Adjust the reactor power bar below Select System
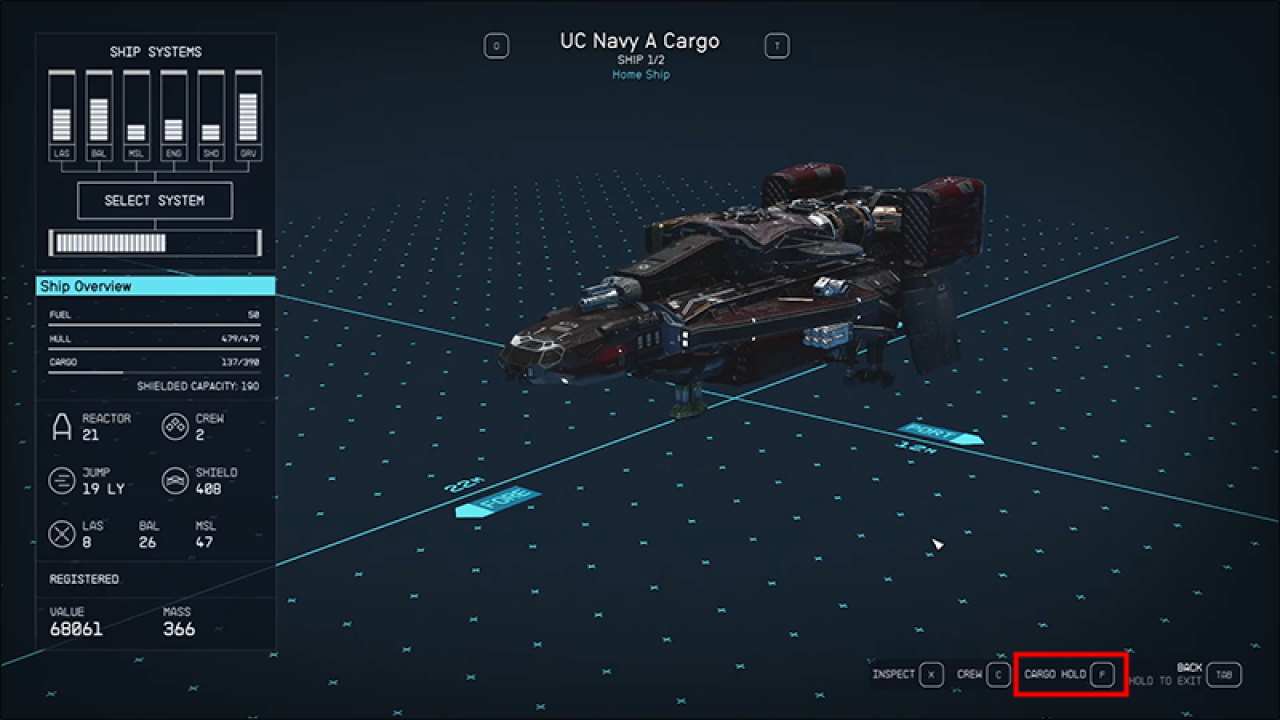The width and height of the screenshot is (1280, 720). click(155, 242)
